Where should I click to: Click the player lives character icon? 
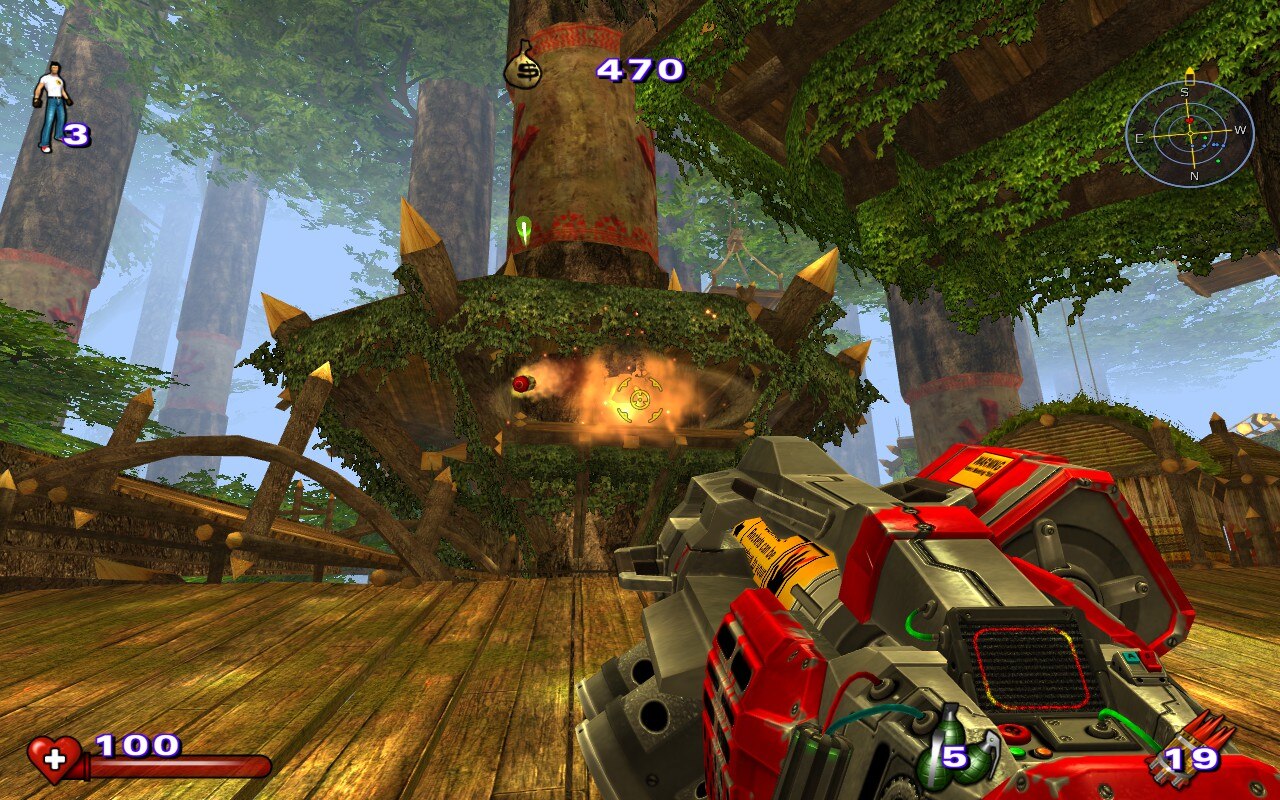(x=50, y=105)
